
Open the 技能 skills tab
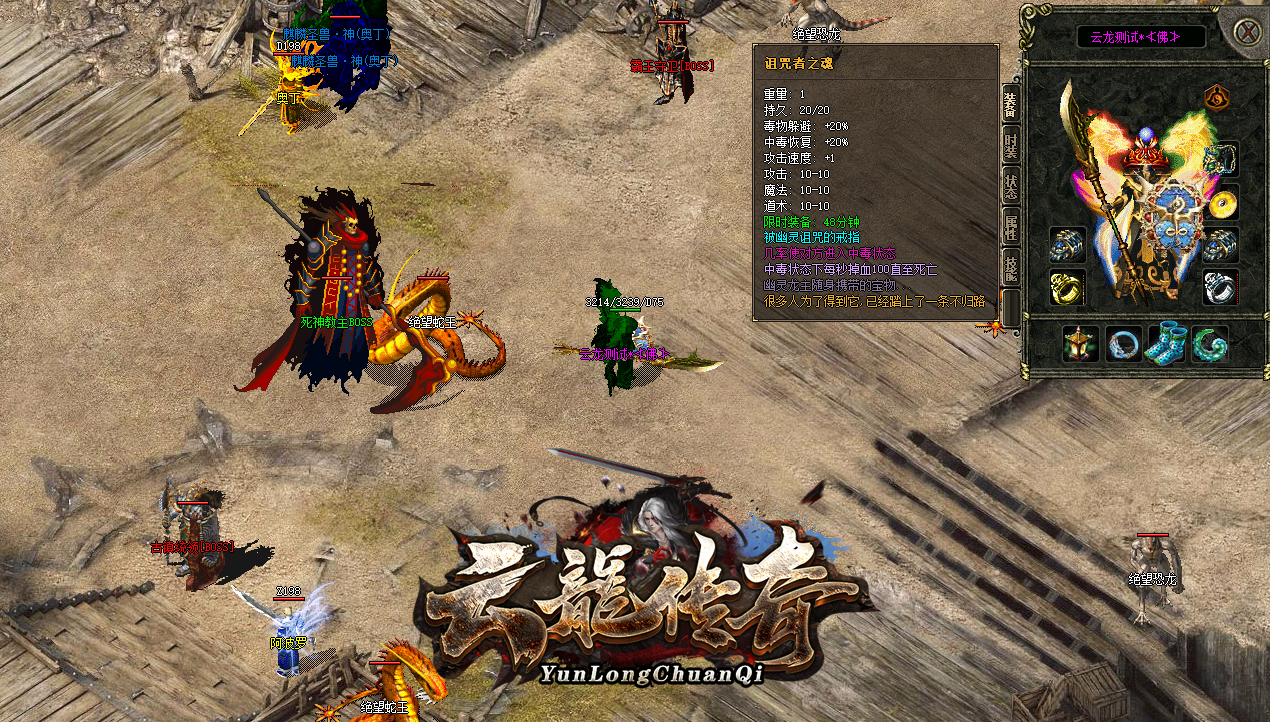click(x=1010, y=268)
